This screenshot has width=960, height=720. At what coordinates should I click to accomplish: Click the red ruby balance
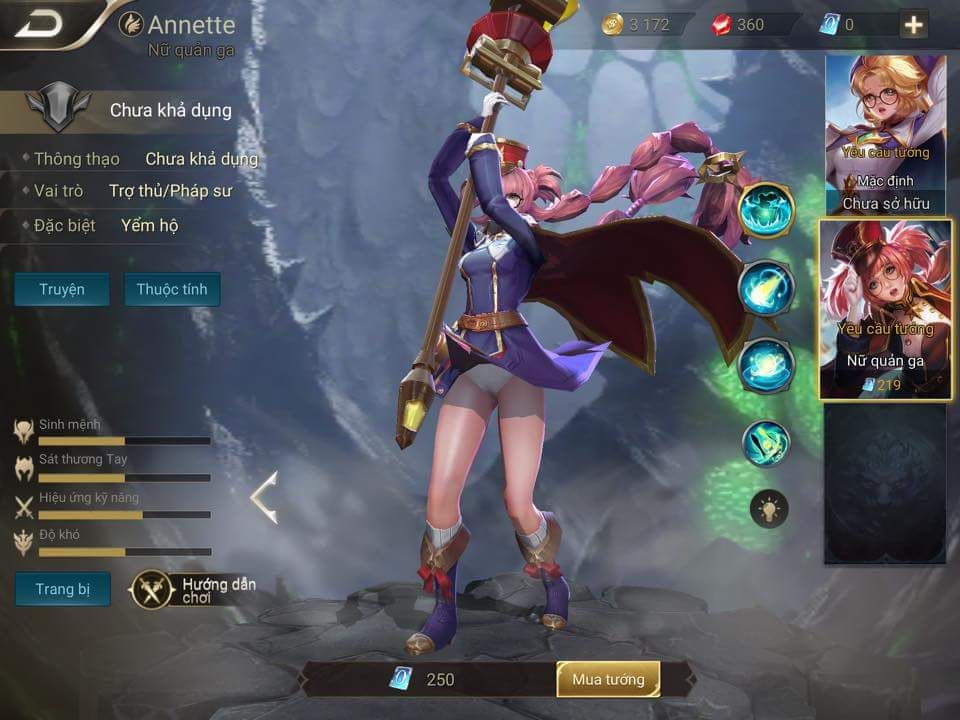(740, 25)
